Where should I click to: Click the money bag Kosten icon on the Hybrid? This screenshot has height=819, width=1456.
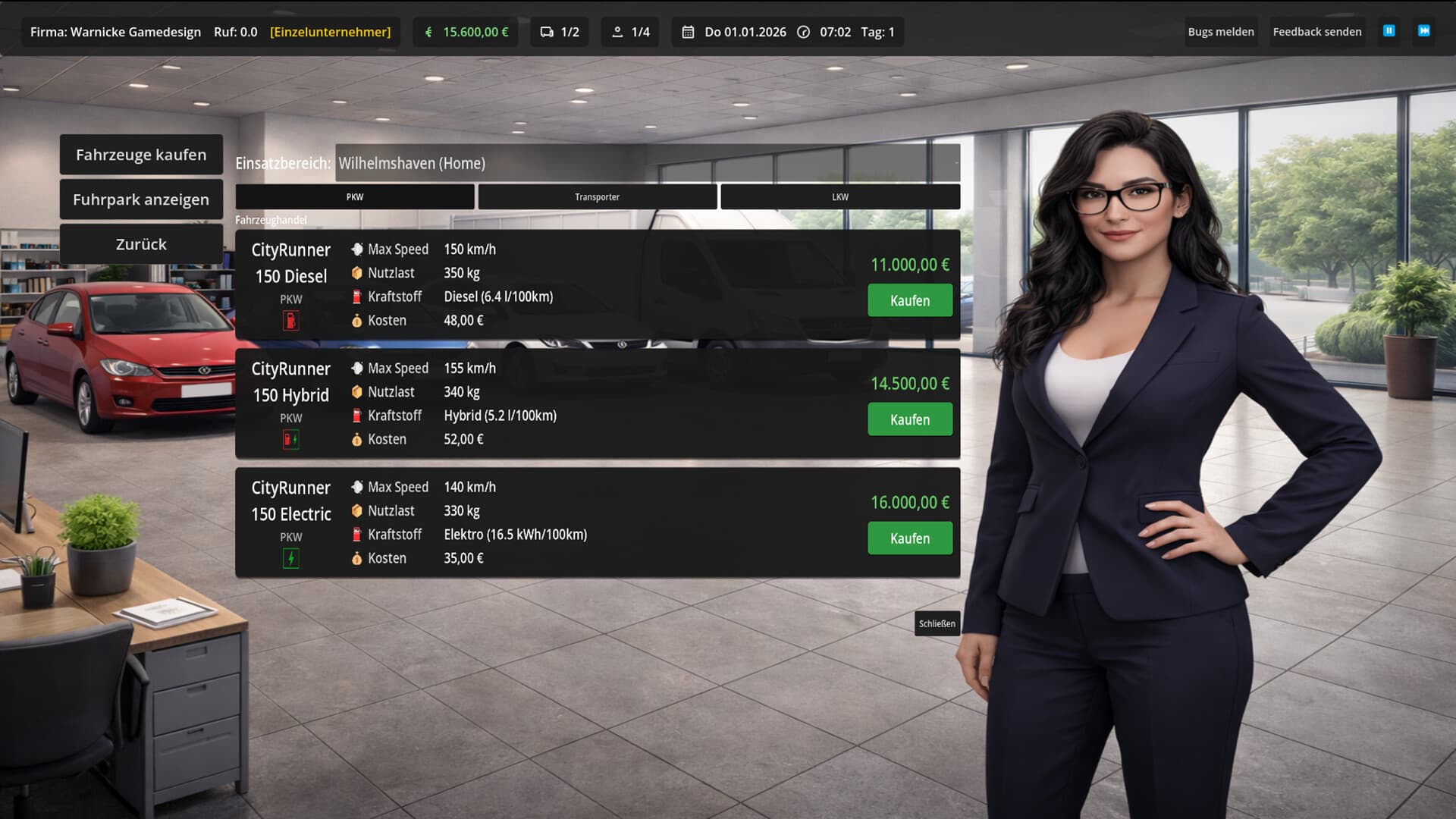click(x=356, y=438)
